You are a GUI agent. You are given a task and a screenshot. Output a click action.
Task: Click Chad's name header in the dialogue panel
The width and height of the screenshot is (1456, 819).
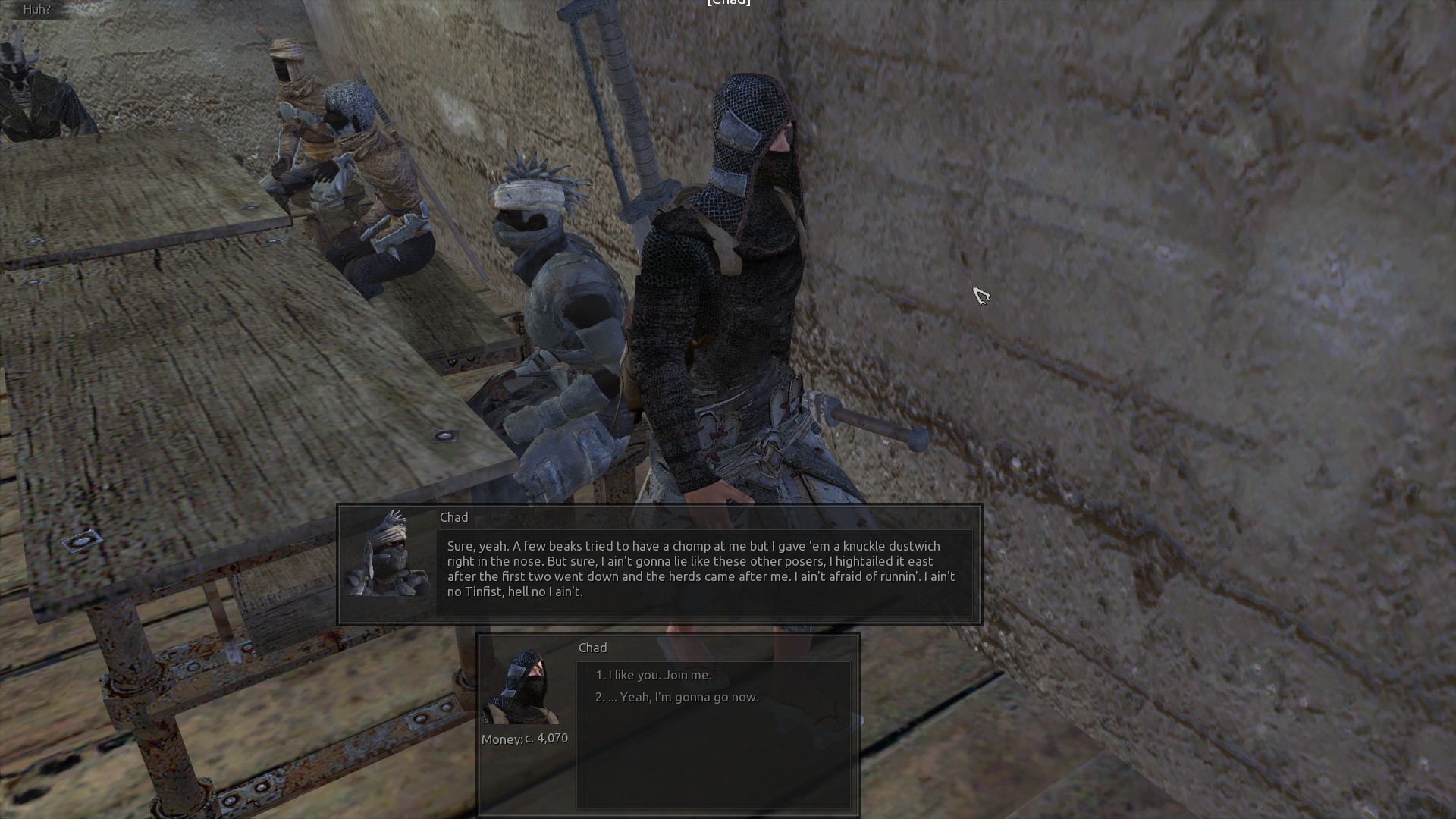click(453, 516)
